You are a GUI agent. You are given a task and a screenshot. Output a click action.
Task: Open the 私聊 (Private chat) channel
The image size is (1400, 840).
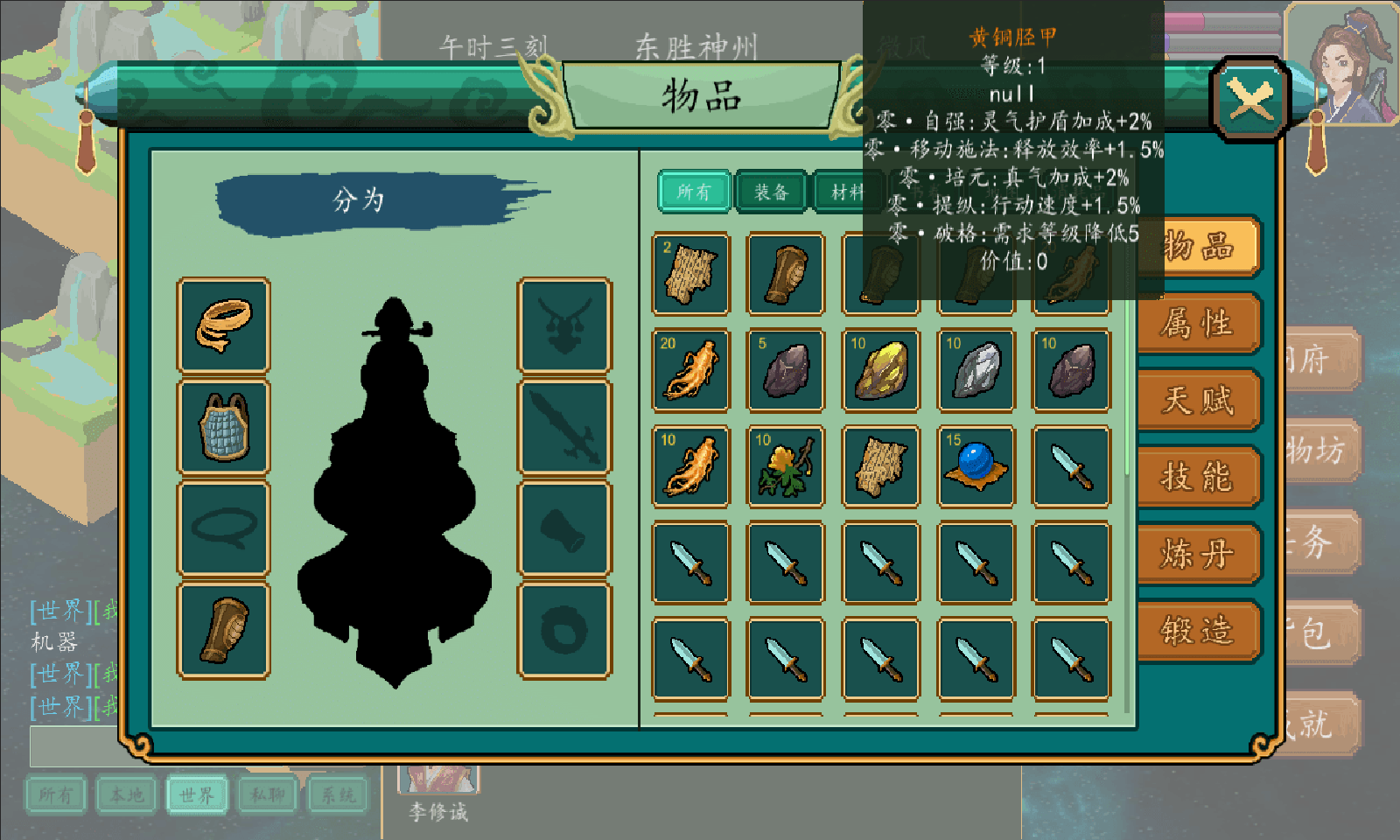pyautogui.click(x=267, y=795)
